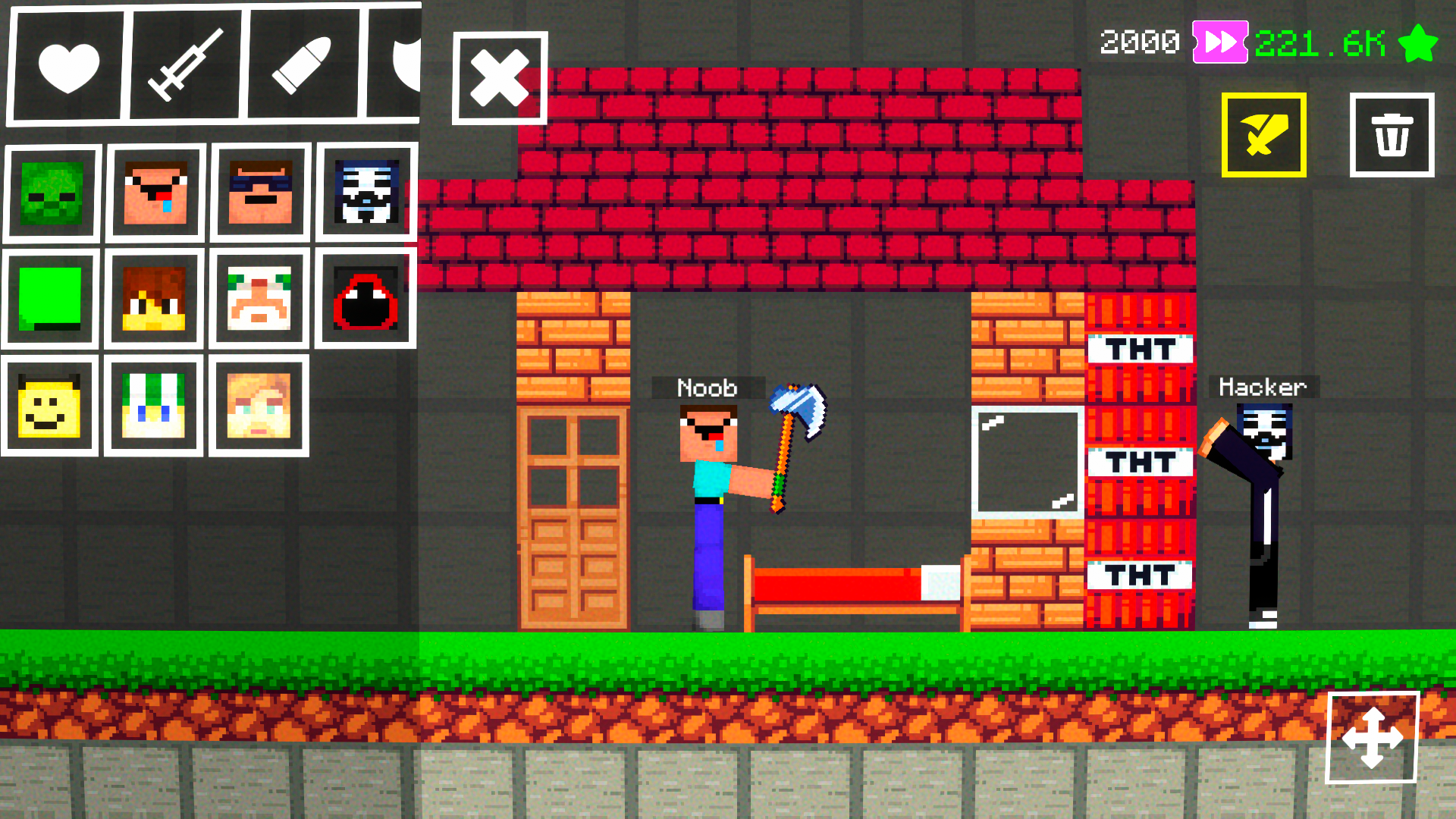The height and width of the screenshot is (819, 1456).
Task: Click the 2000 coin counter
Action: pyautogui.click(x=1139, y=43)
